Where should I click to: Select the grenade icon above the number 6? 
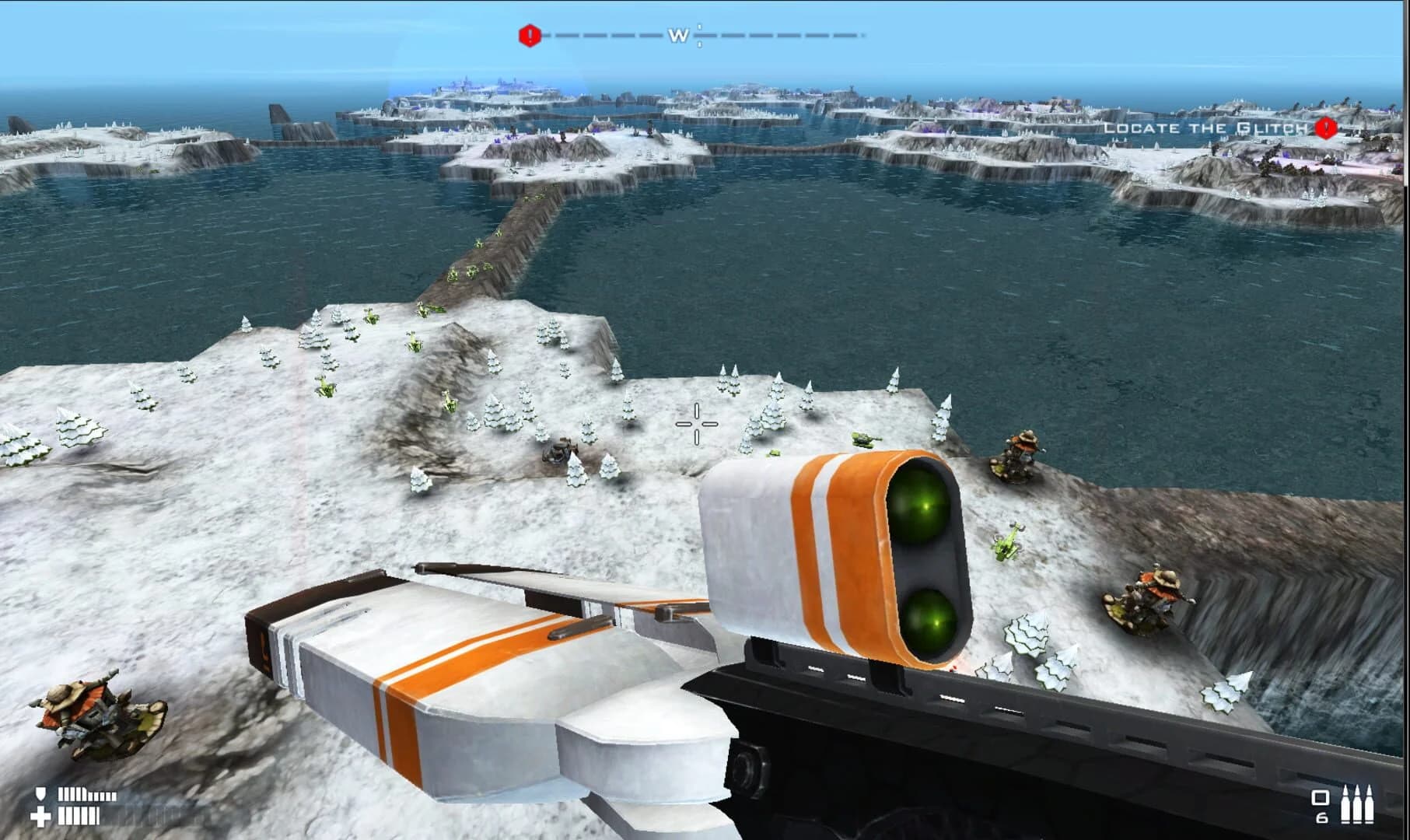tap(1321, 797)
